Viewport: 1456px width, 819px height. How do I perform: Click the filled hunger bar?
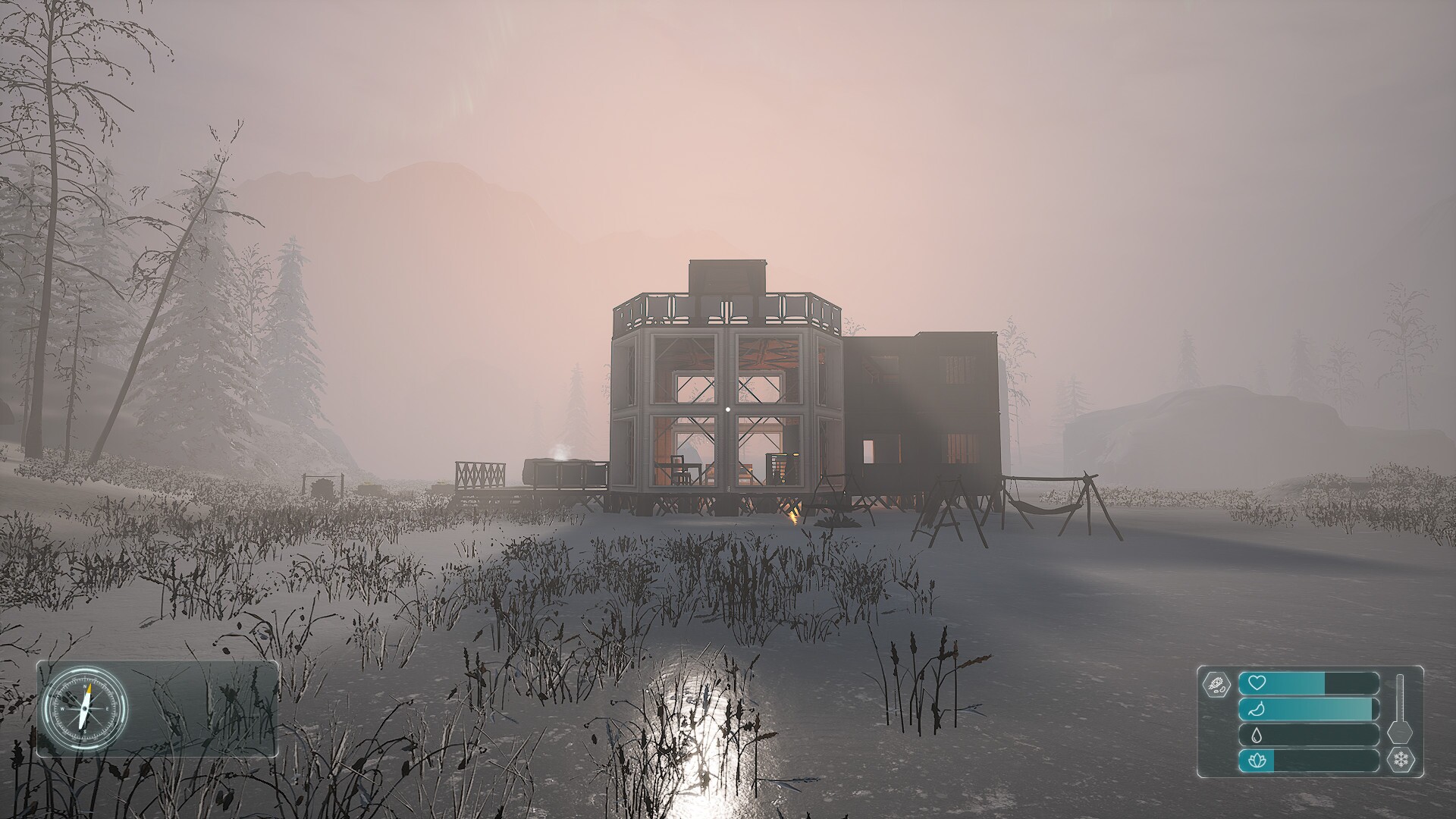[x=1308, y=709]
